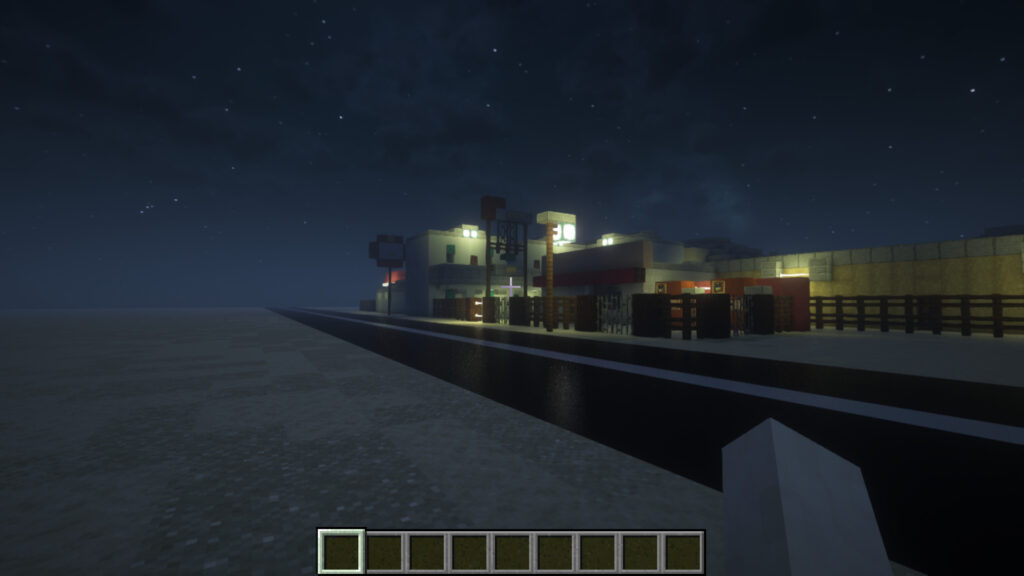
Task: Select the highlighted hotbar slot
Action: click(x=341, y=551)
